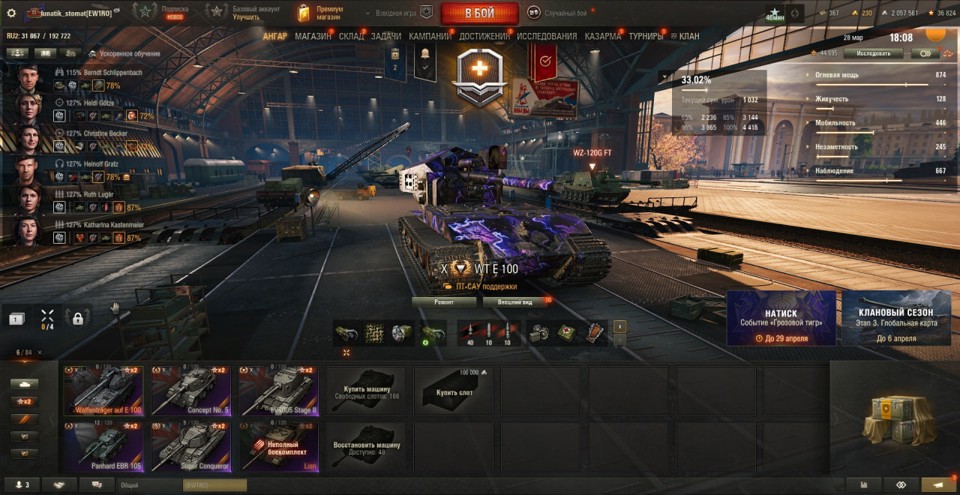Click the Купить машину slot
The height and width of the screenshot is (495, 960).
[366, 390]
